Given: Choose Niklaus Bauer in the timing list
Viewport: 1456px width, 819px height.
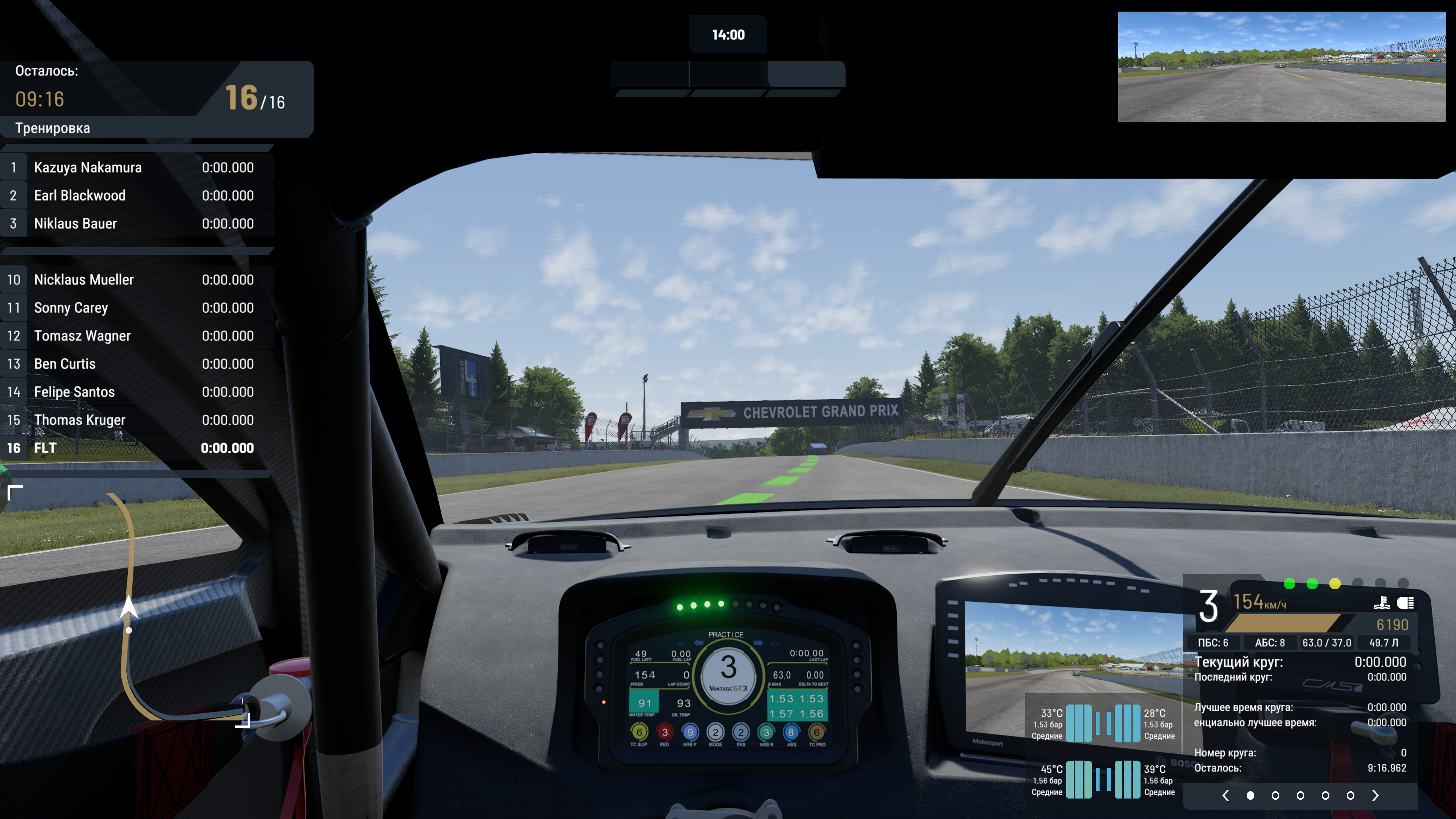Looking at the screenshot, I should coord(136,223).
